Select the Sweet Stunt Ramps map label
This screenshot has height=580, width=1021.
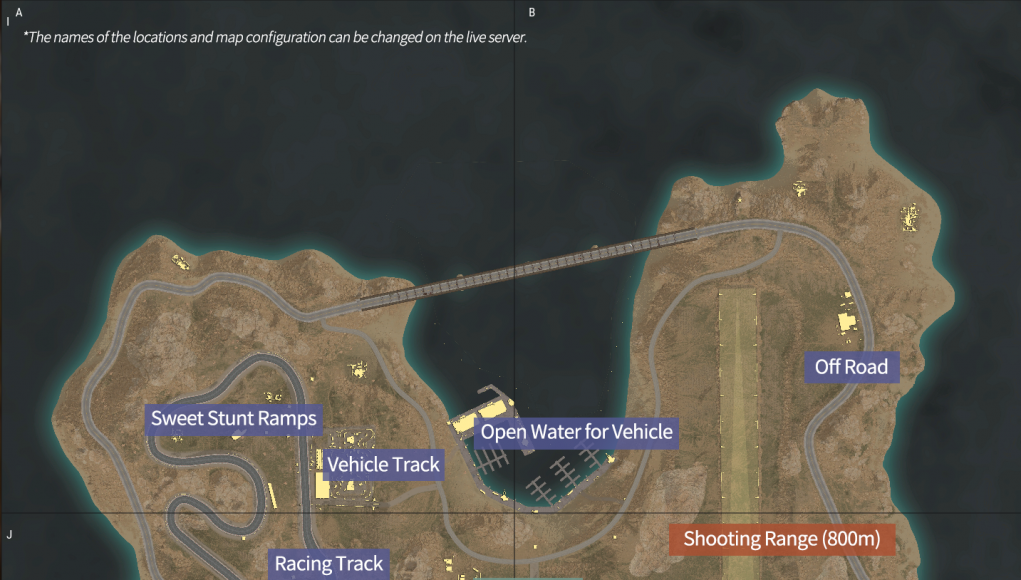[x=234, y=418]
